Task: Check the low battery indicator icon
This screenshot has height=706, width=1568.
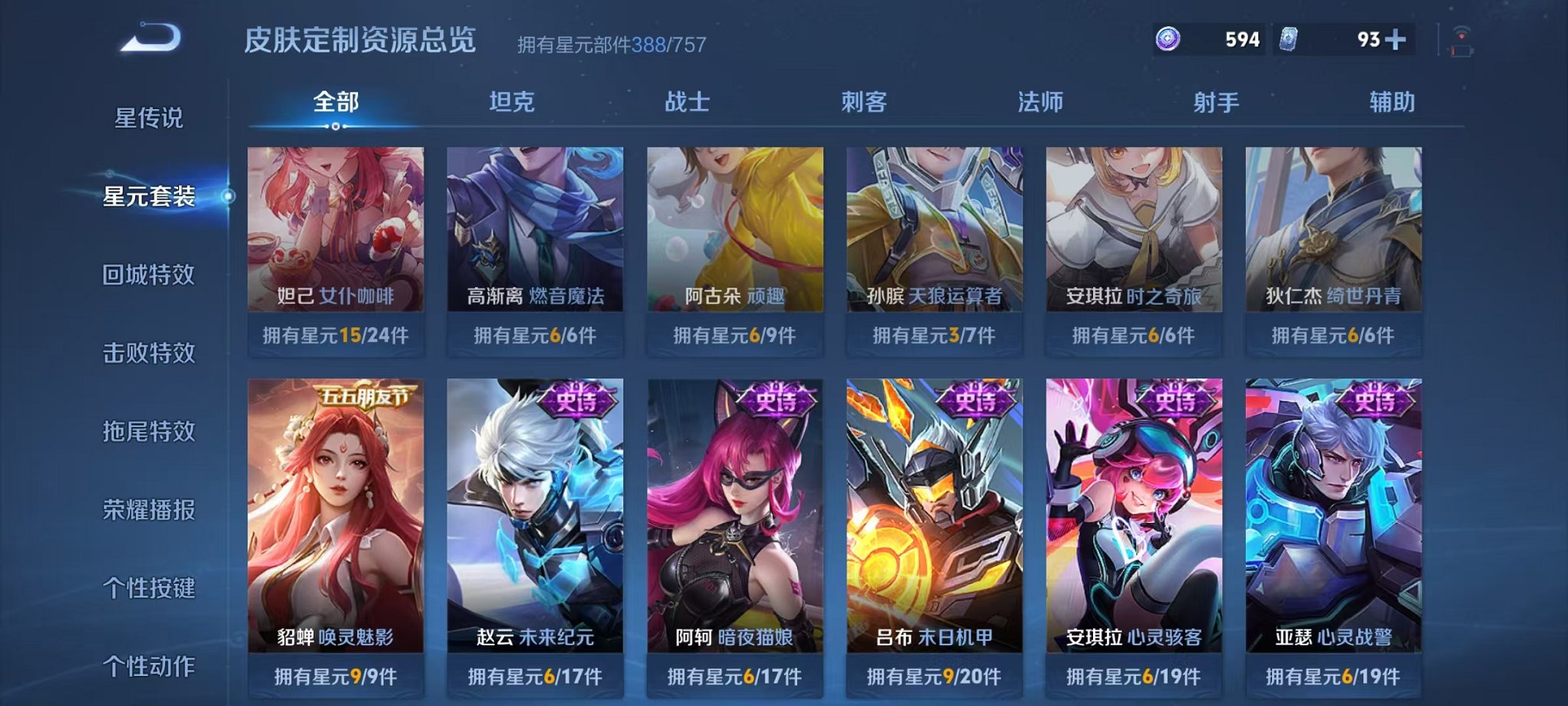Action: tap(1462, 52)
